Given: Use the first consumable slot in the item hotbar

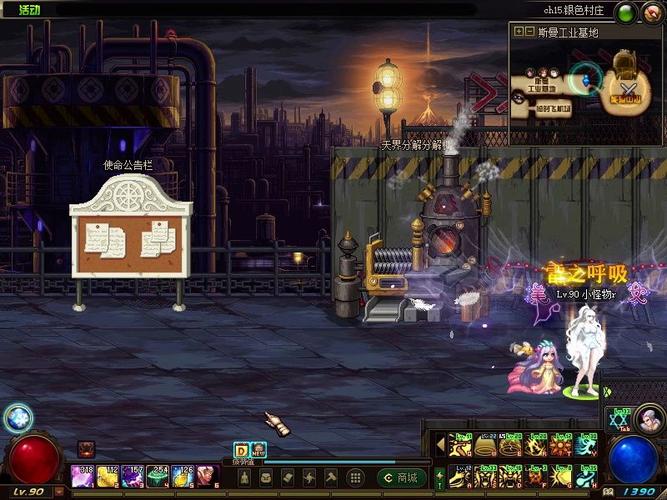Looking at the screenshot, I should tap(83, 474).
